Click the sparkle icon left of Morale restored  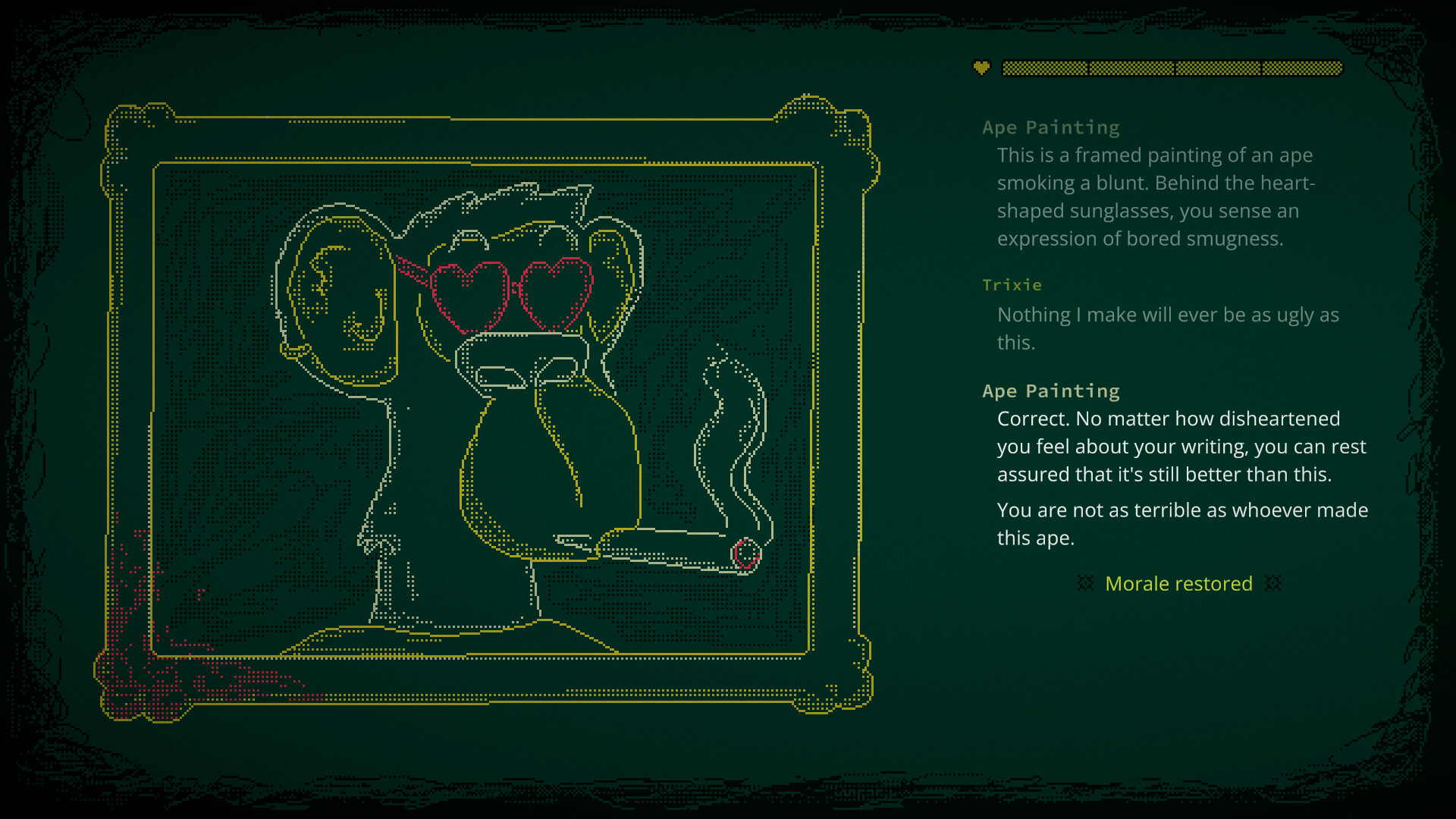click(1086, 584)
